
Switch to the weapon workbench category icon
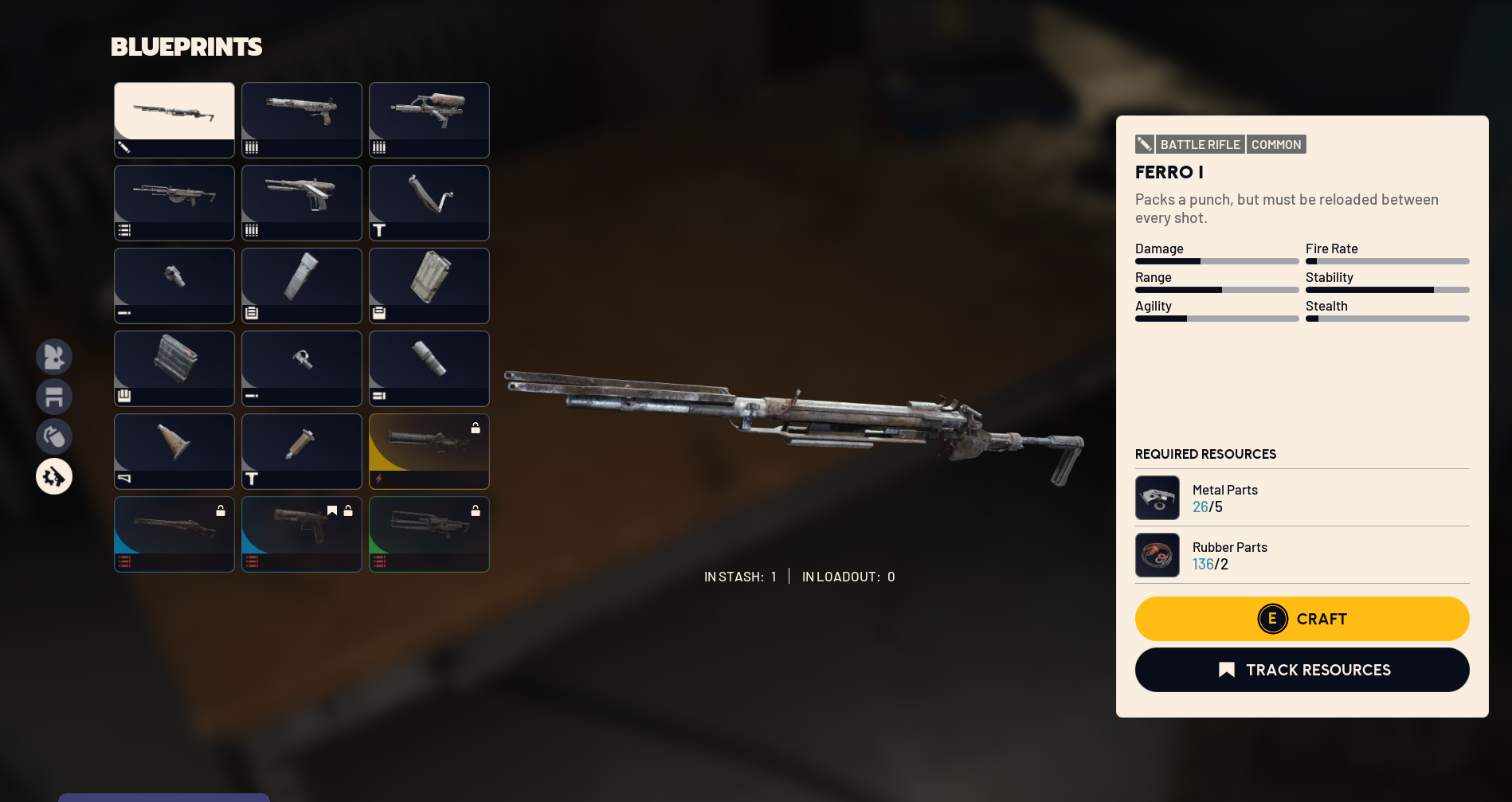[x=54, y=476]
